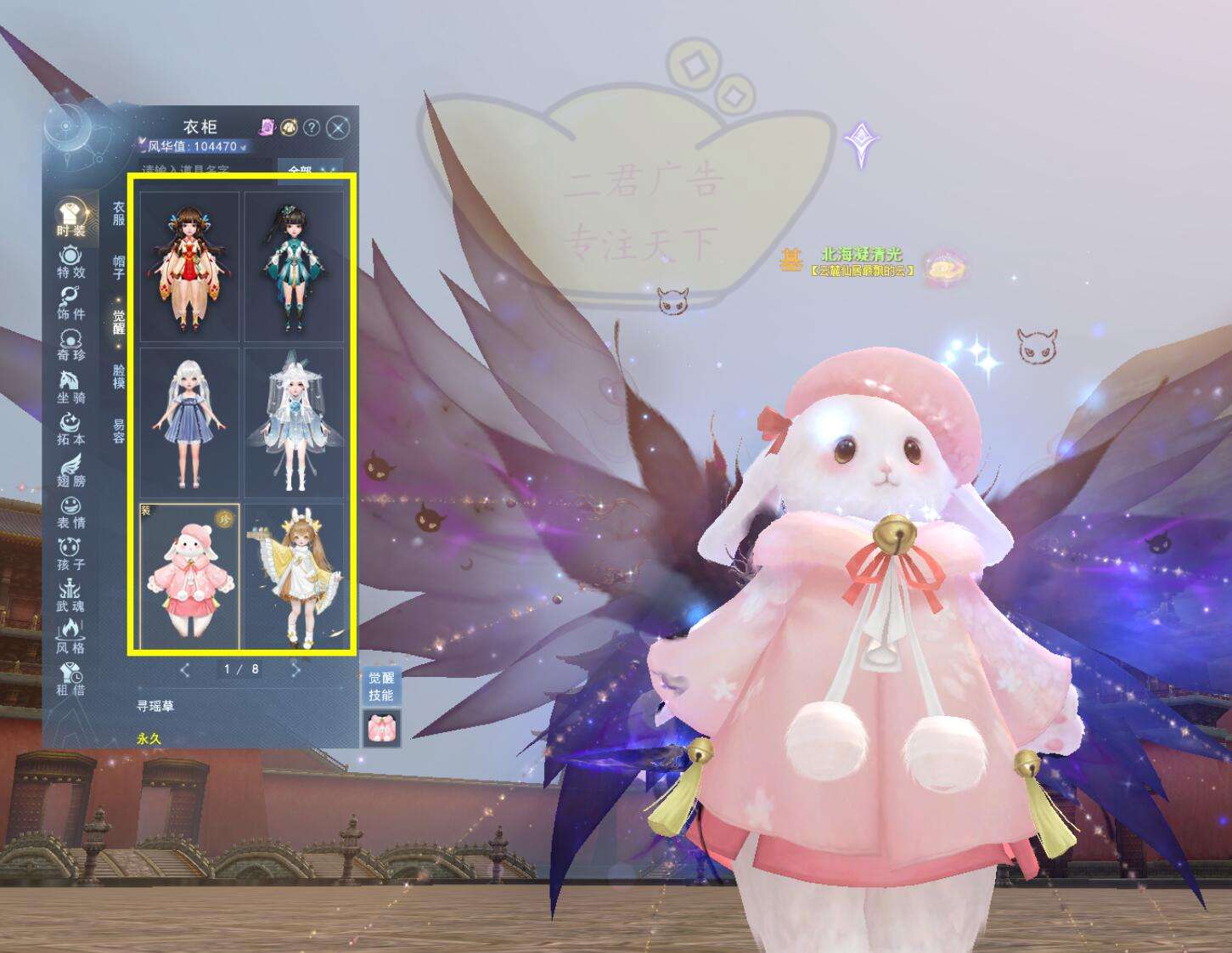Choose the 帽子 hat sub-tab
Screen dimensions: 1232x953
[x=119, y=267]
